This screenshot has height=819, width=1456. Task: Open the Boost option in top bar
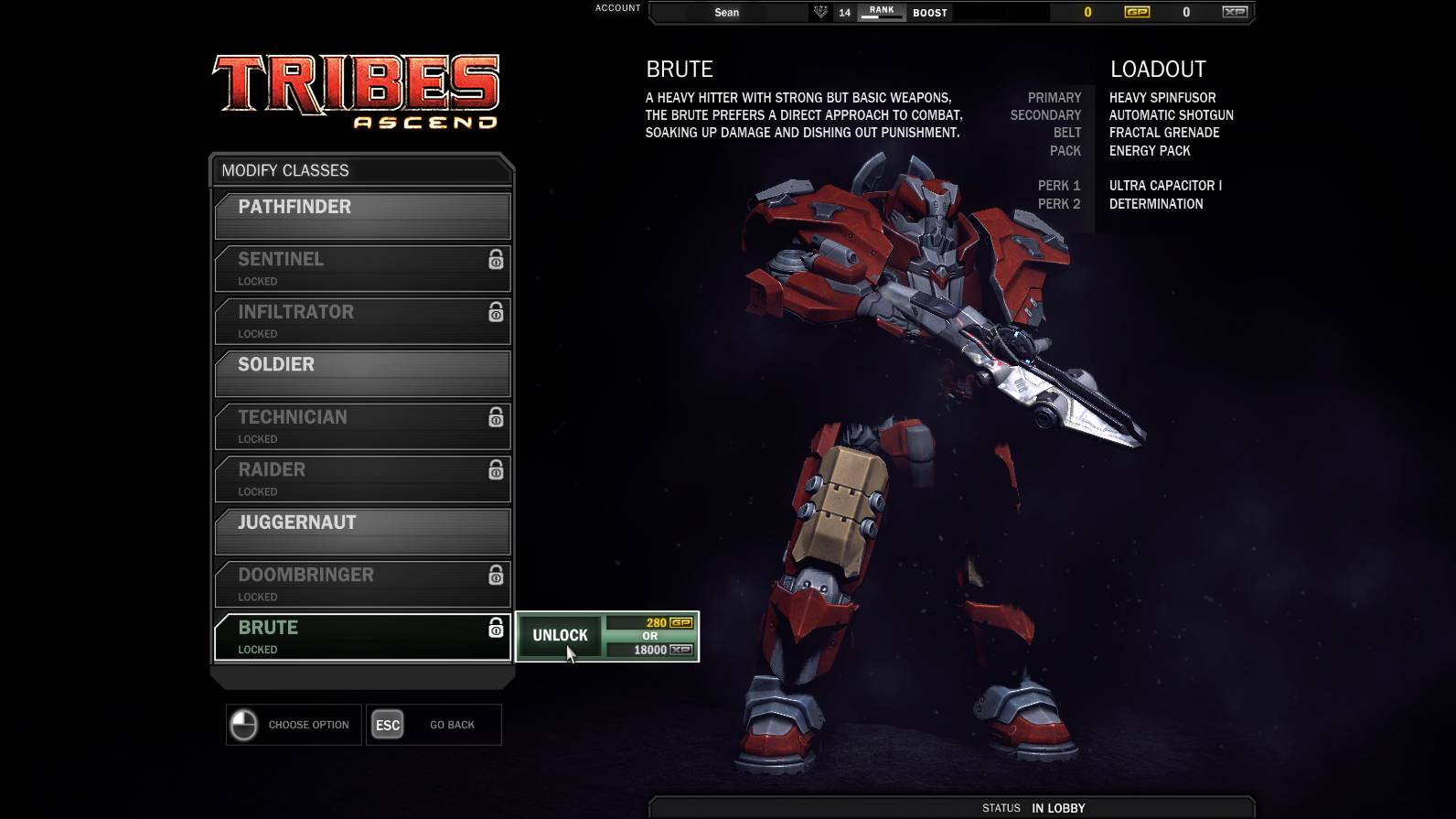pyautogui.click(x=930, y=13)
